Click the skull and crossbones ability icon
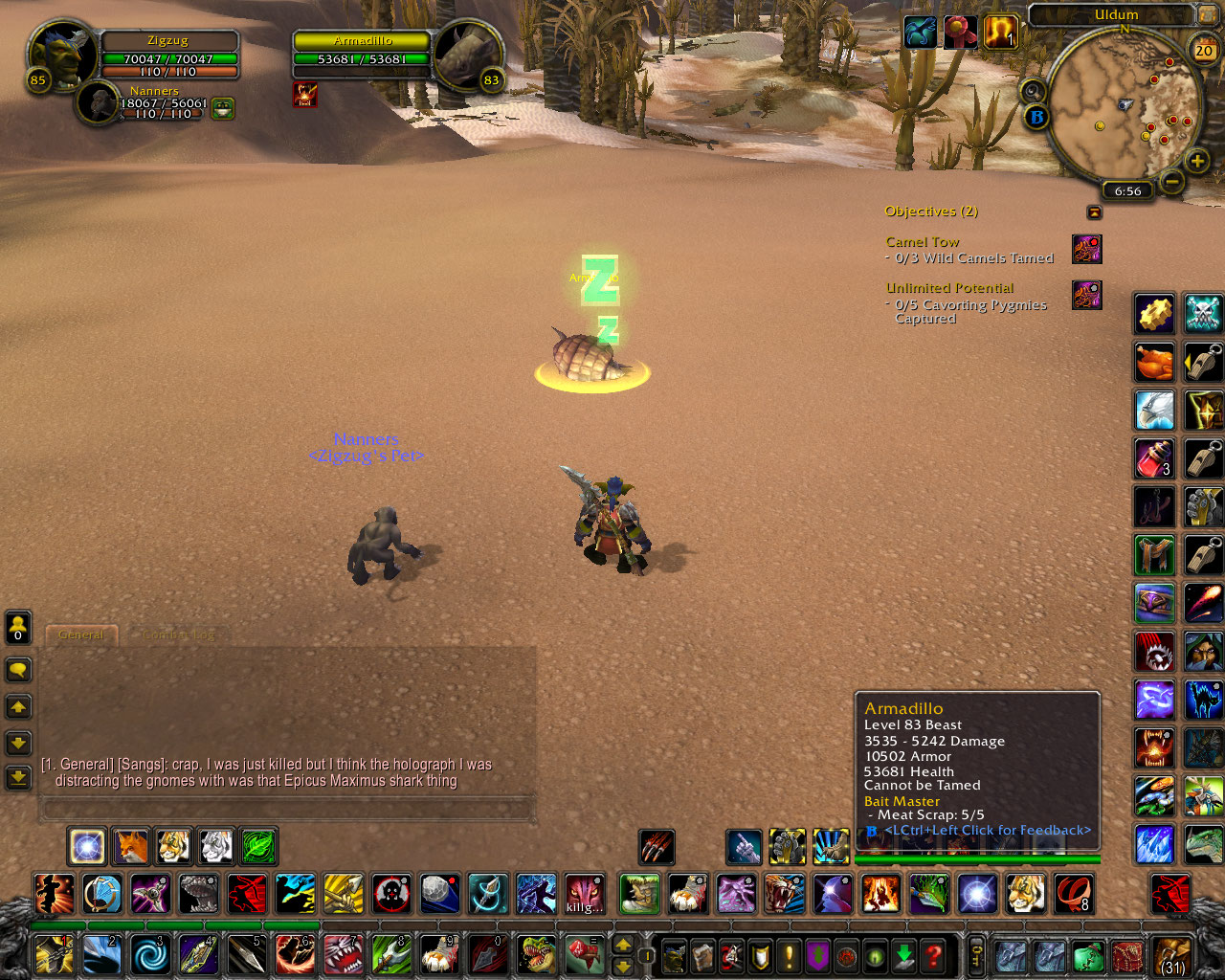Viewport: 1225px width, 980px height. pyautogui.click(x=1204, y=314)
